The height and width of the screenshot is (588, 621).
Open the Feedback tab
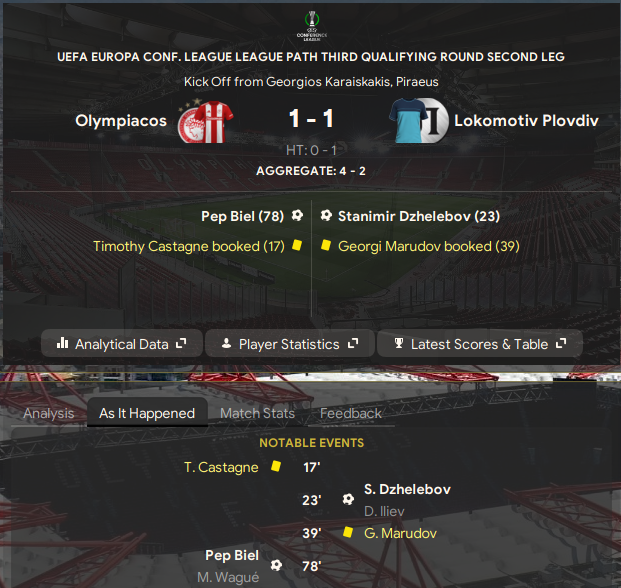click(x=350, y=413)
